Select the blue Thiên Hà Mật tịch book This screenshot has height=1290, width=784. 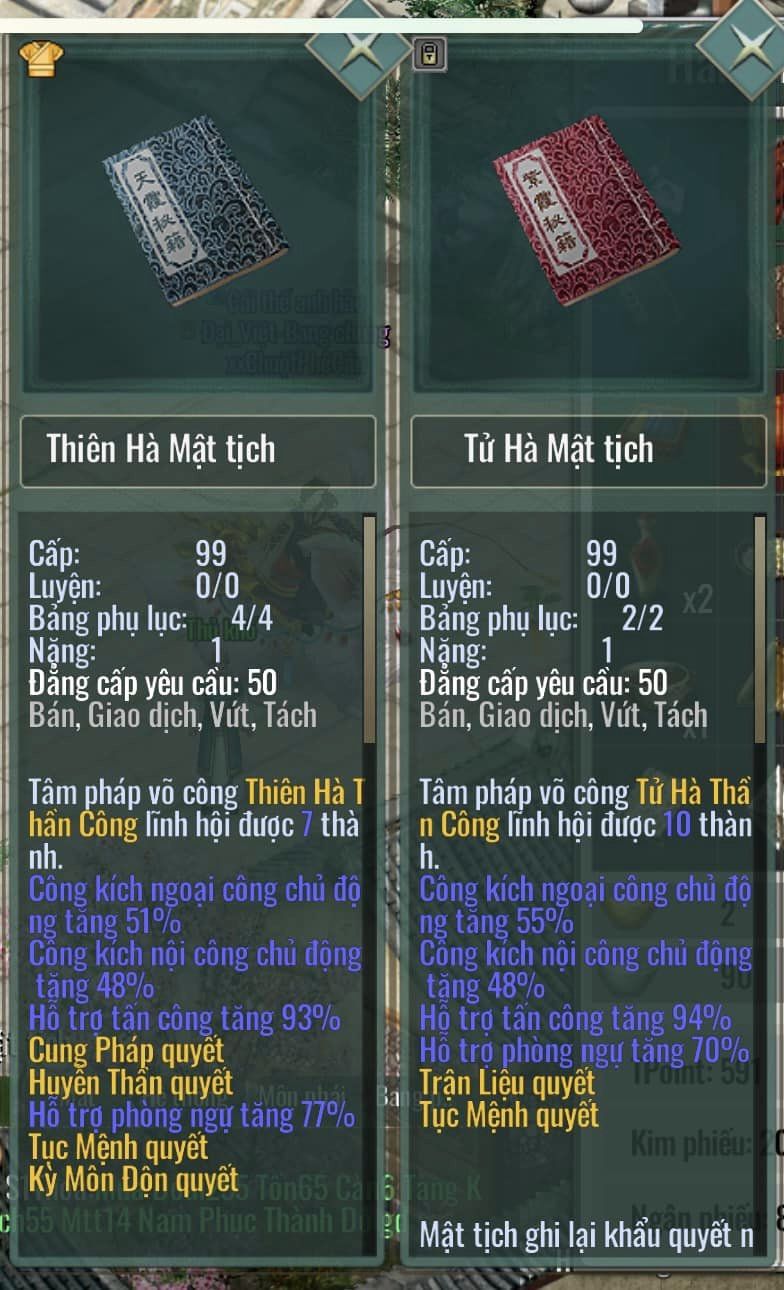[x=195, y=211]
